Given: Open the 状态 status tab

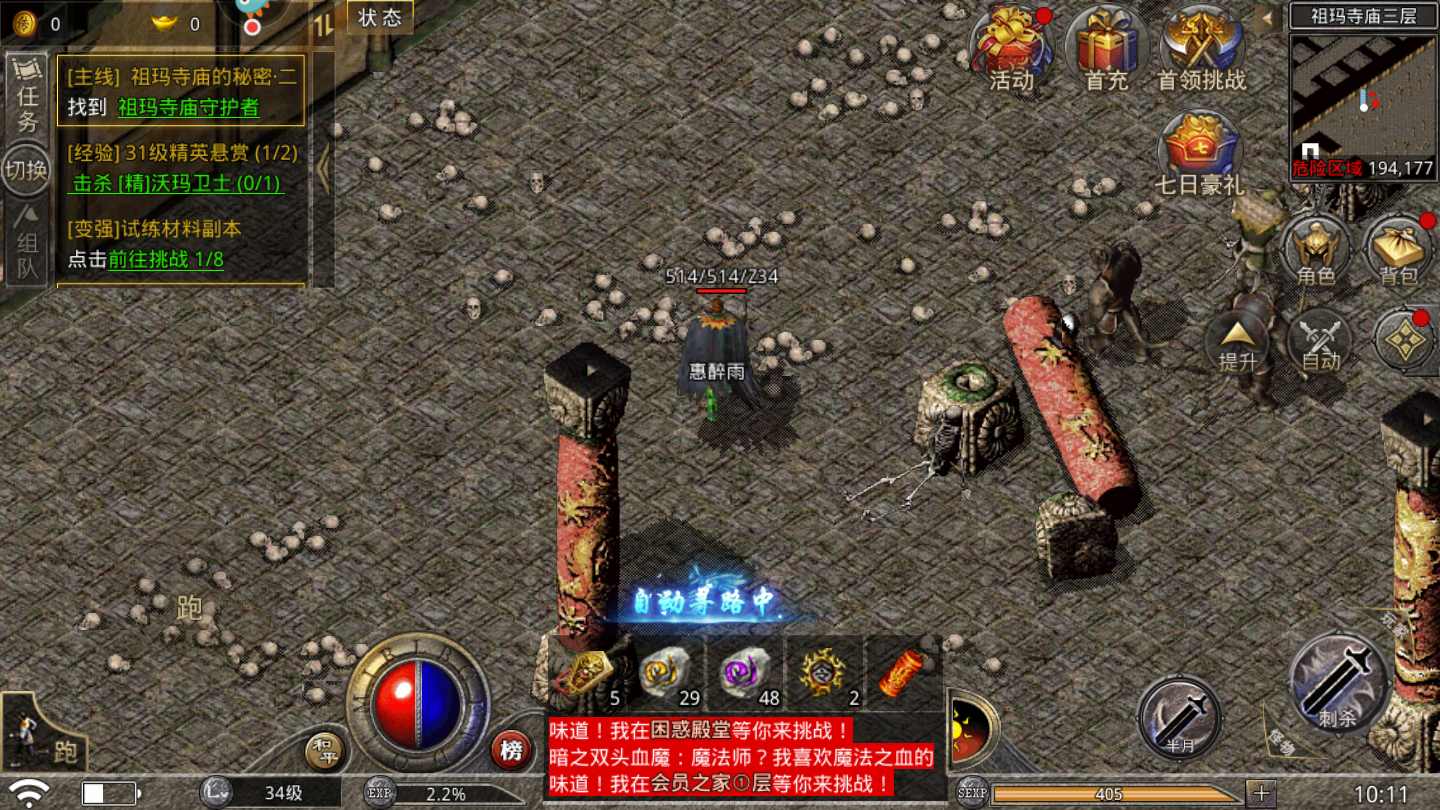Looking at the screenshot, I should [377, 17].
